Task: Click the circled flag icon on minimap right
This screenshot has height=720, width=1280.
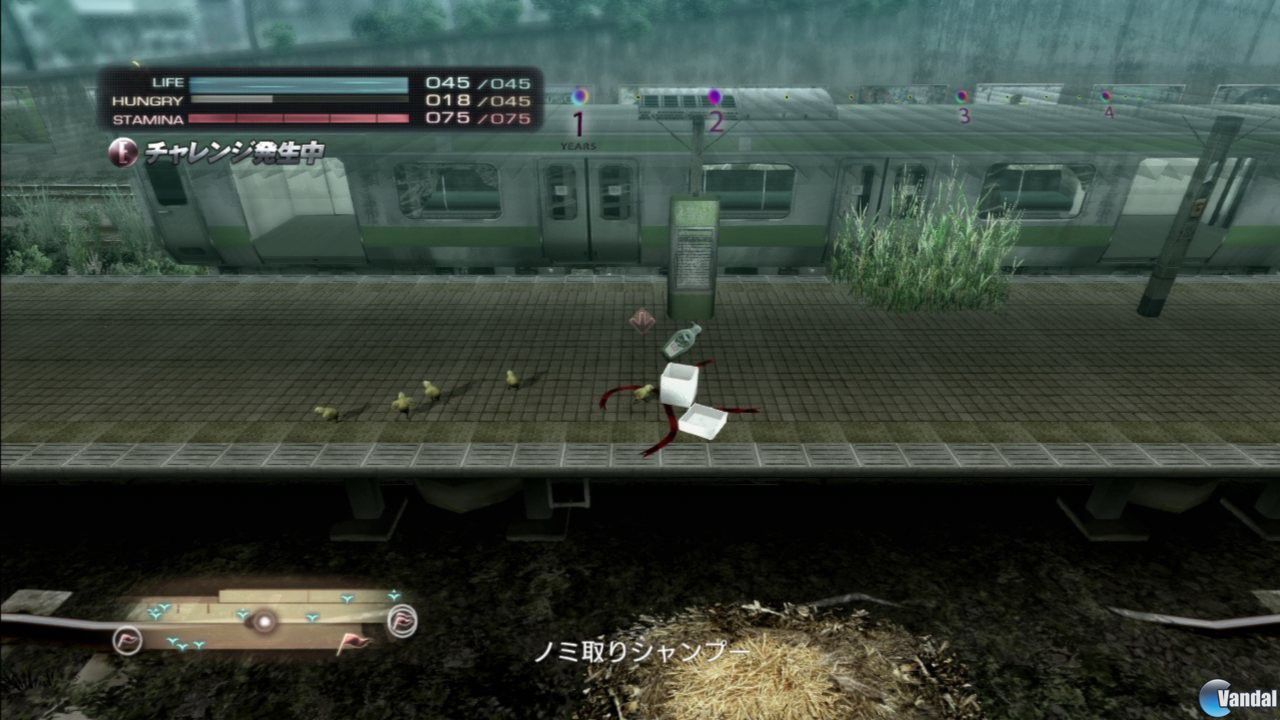Action: coord(403,621)
